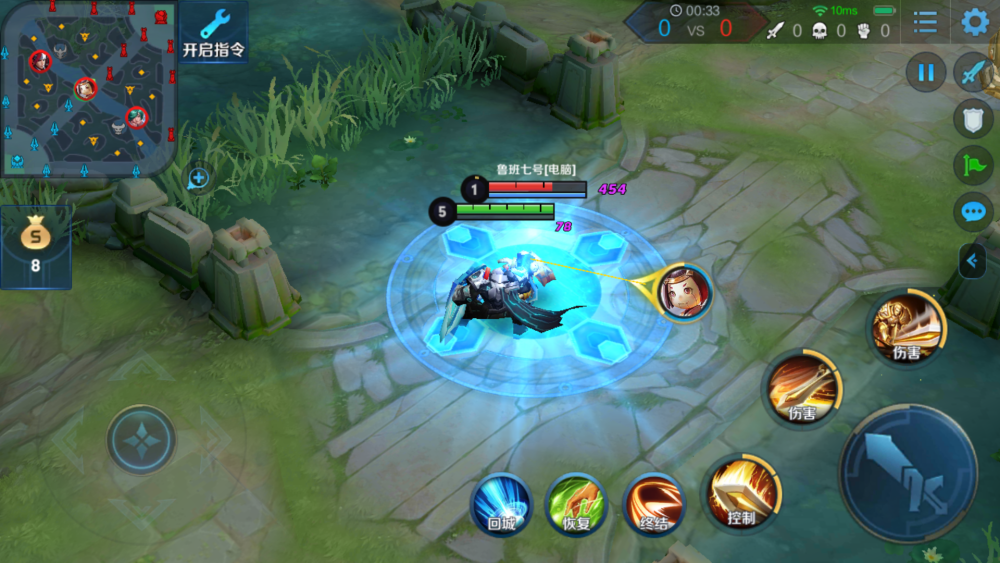This screenshot has height=563, width=1000.
Task: Use the 恢复 heal ability
Action: (x=577, y=503)
